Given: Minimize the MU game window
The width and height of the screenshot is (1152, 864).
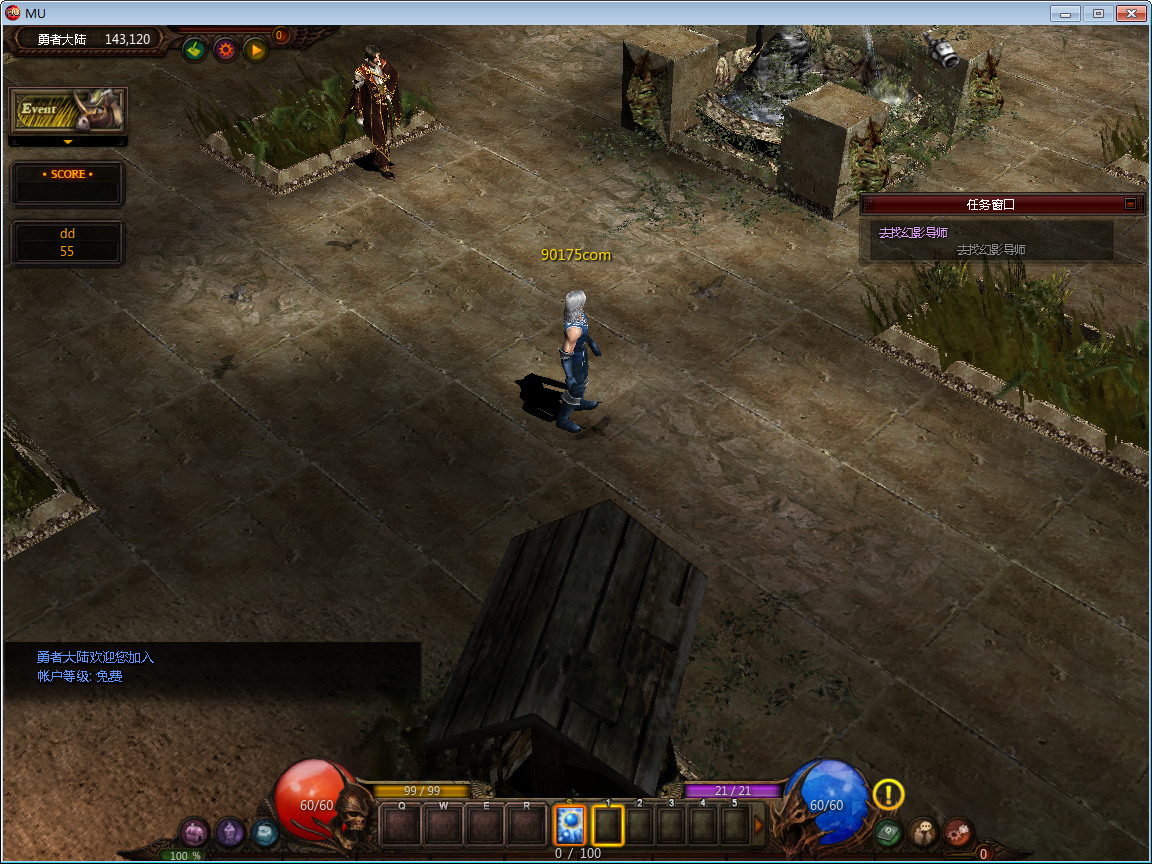Looking at the screenshot, I should 1066,14.
